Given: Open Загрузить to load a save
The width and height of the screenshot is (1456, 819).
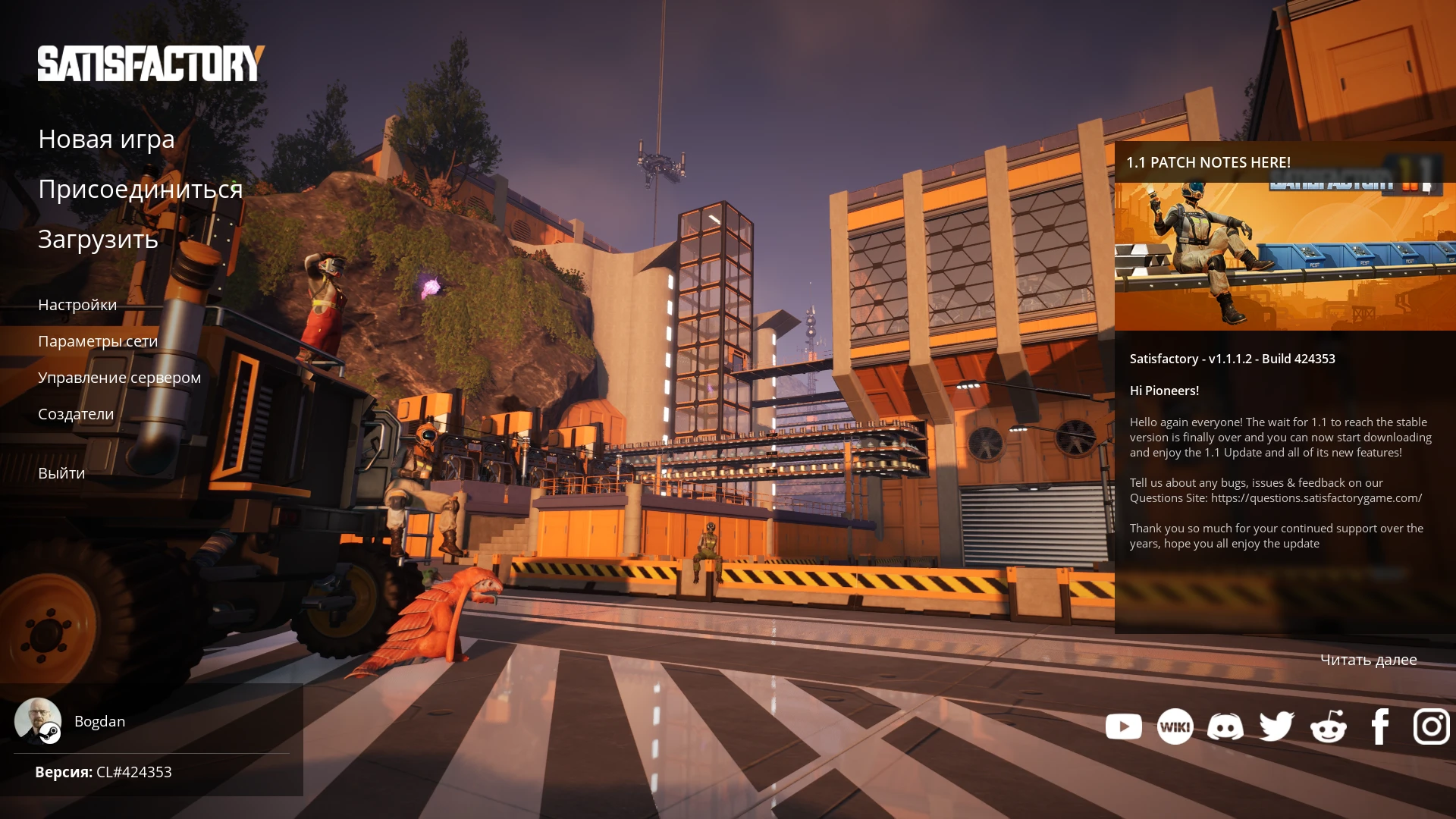Looking at the screenshot, I should pyautogui.click(x=98, y=240).
